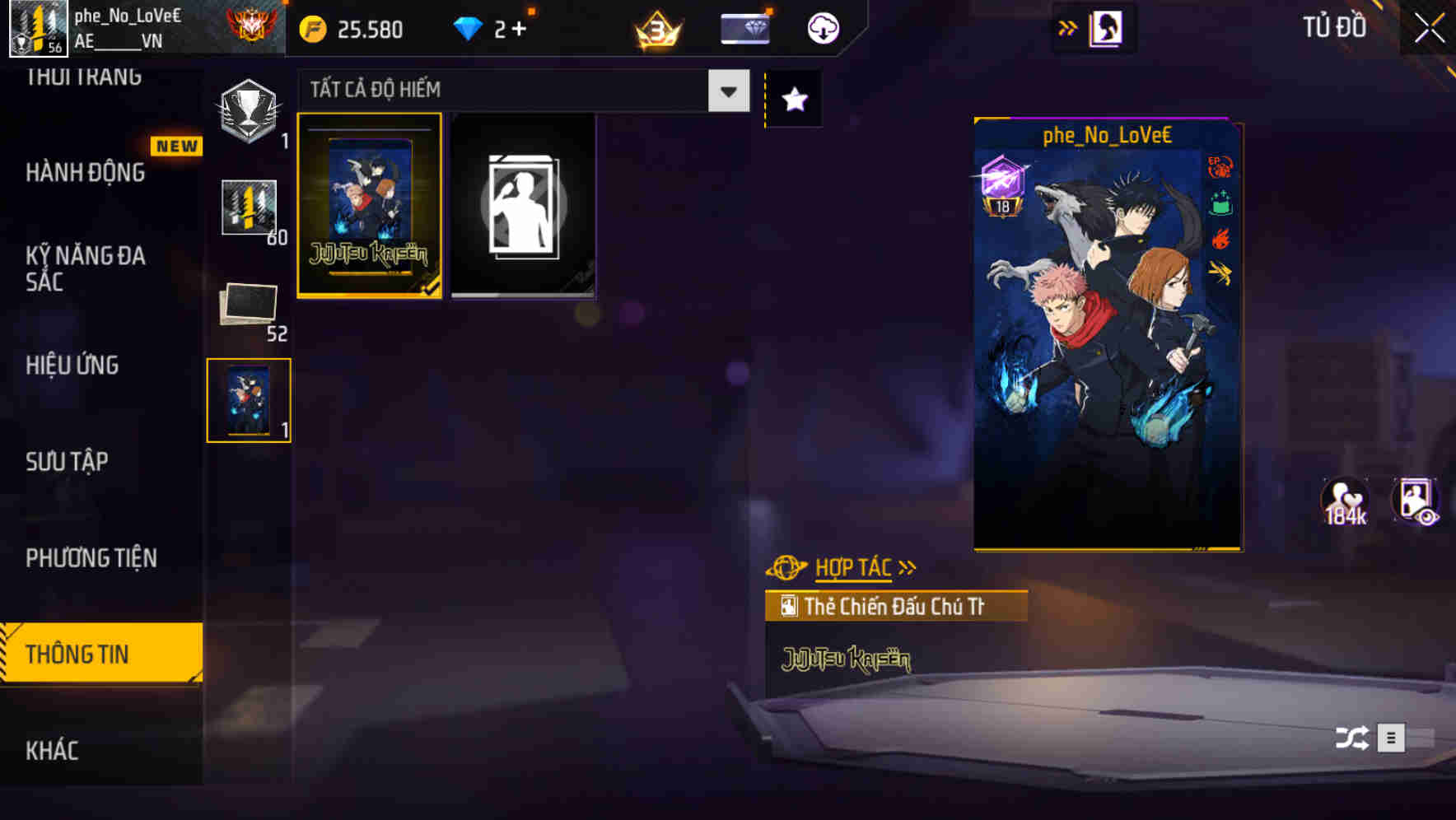Click the Jujutsu Kaisen banner card thumbnail
The width and height of the screenshot is (1456, 820).
pyautogui.click(x=371, y=207)
